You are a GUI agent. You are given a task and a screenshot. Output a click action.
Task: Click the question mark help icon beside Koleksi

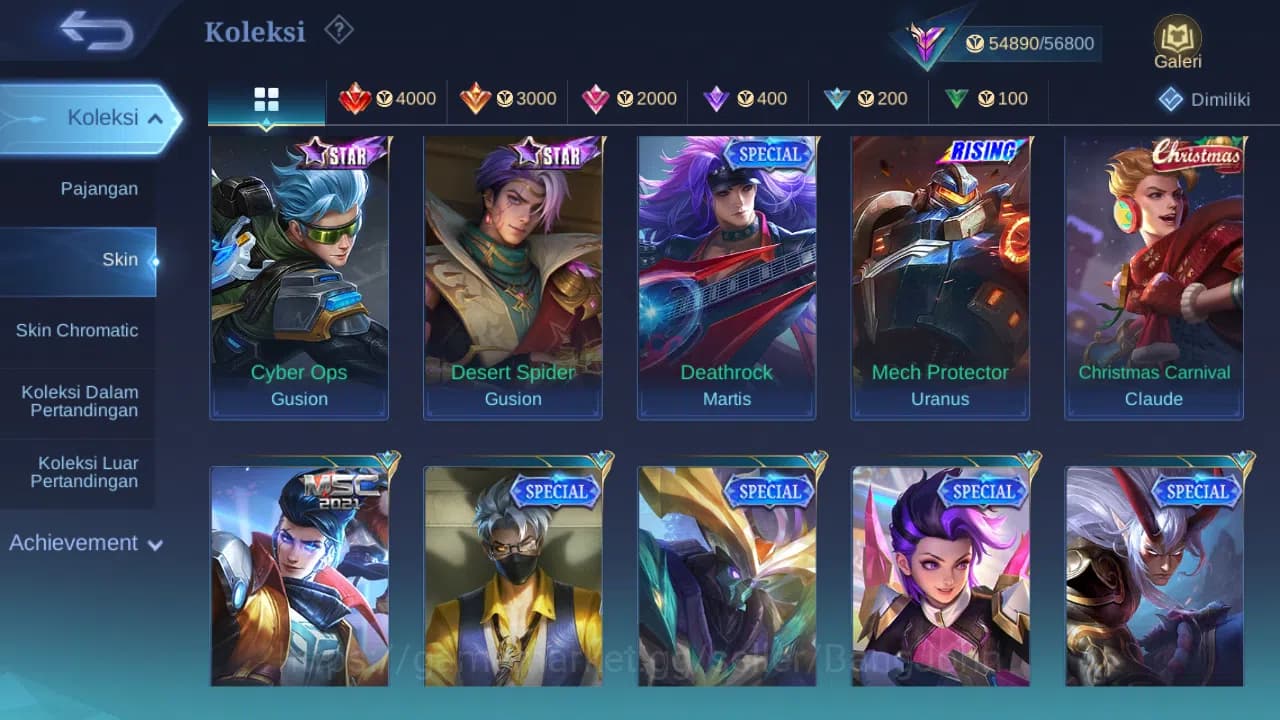click(x=338, y=31)
